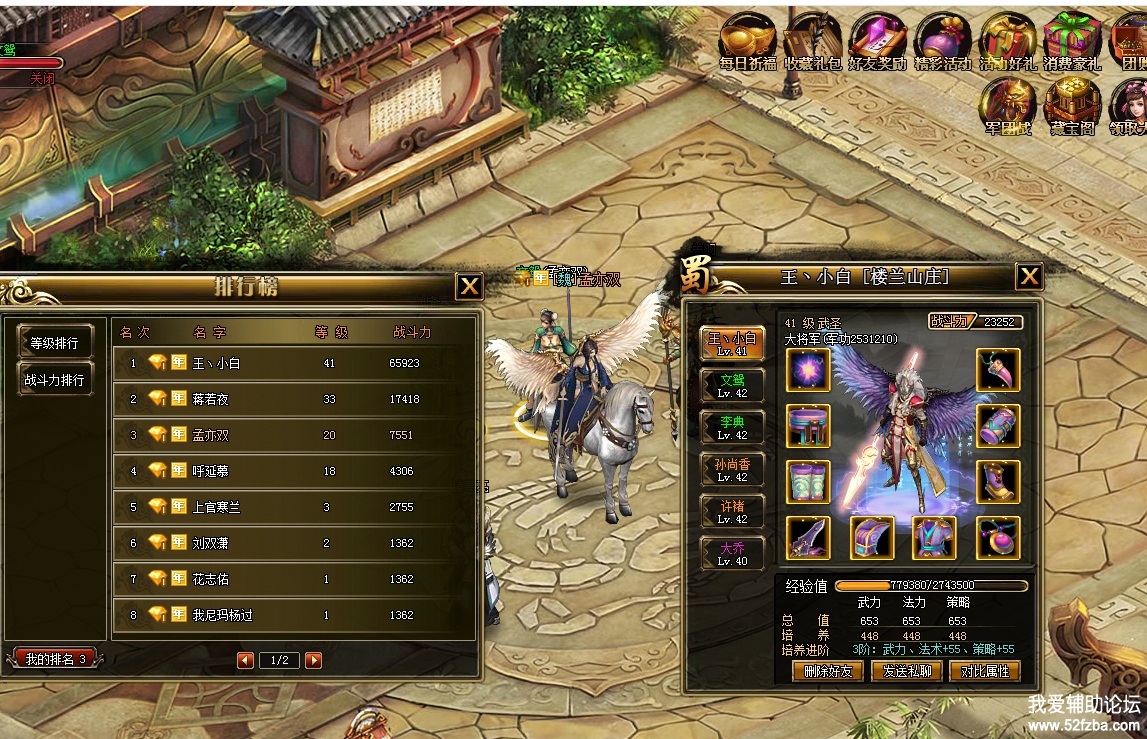Select the hero 孙尚香 tab
This screenshot has width=1147, height=739.
(x=732, y=470)
